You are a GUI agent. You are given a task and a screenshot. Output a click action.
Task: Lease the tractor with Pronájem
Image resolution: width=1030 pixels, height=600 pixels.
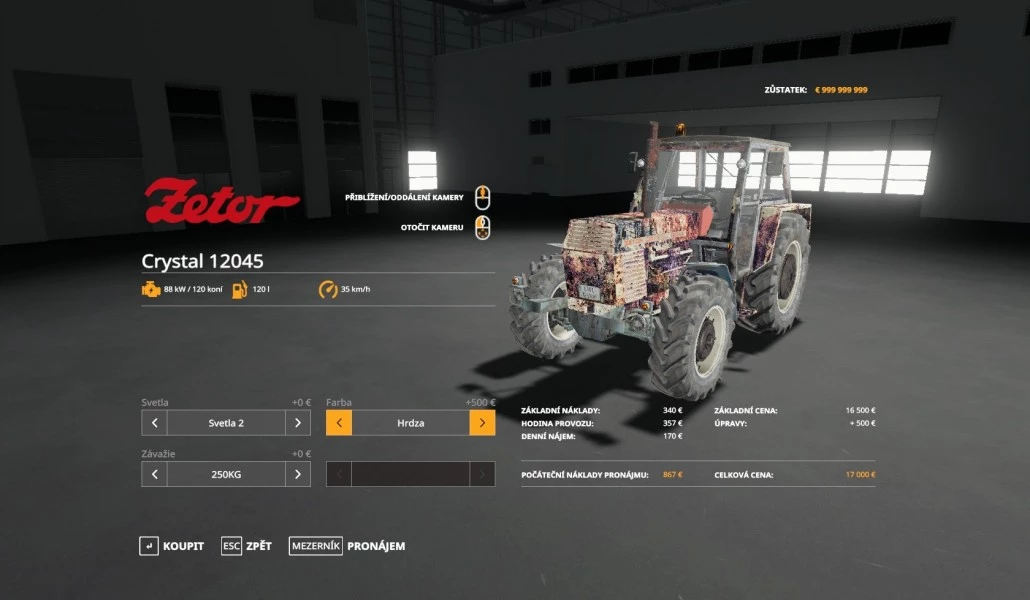coord(347,546)
